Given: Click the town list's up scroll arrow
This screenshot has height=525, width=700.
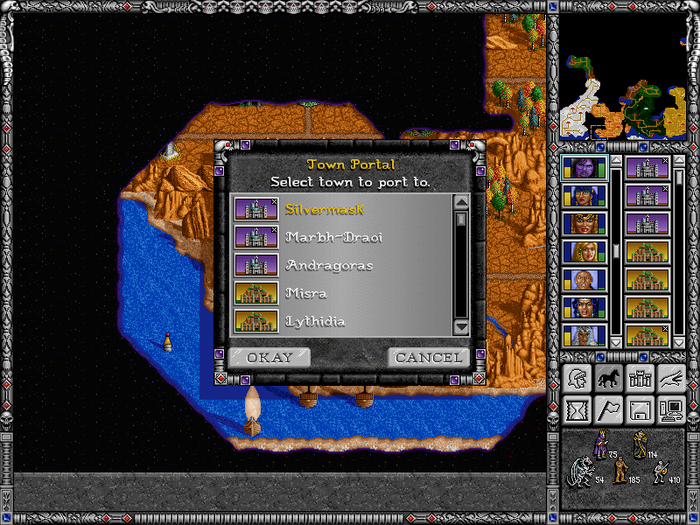Looking at the screenshot, I should pos(461,203).
